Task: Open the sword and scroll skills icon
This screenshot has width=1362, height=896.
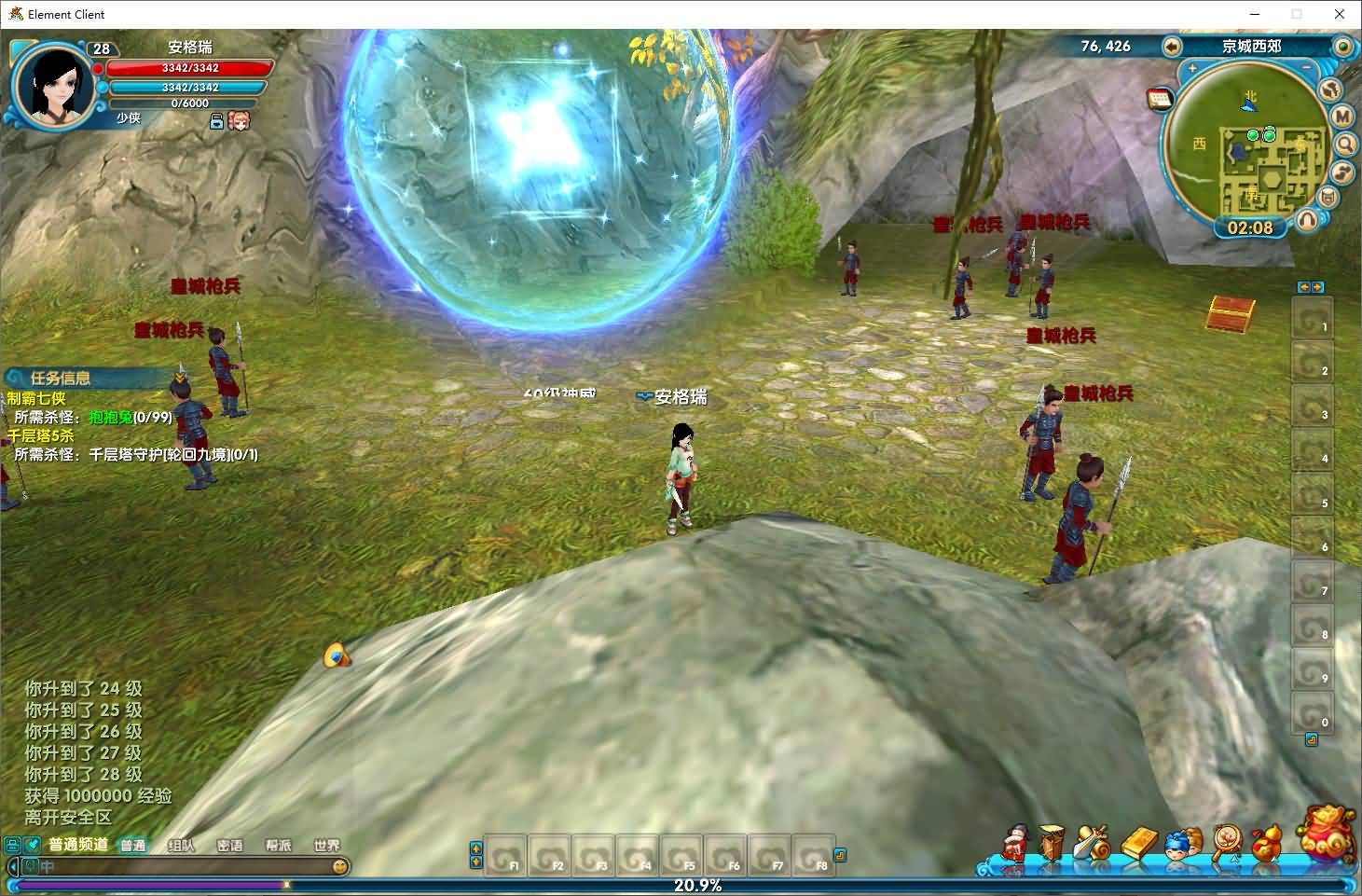Action: [x=1091, y=842]
